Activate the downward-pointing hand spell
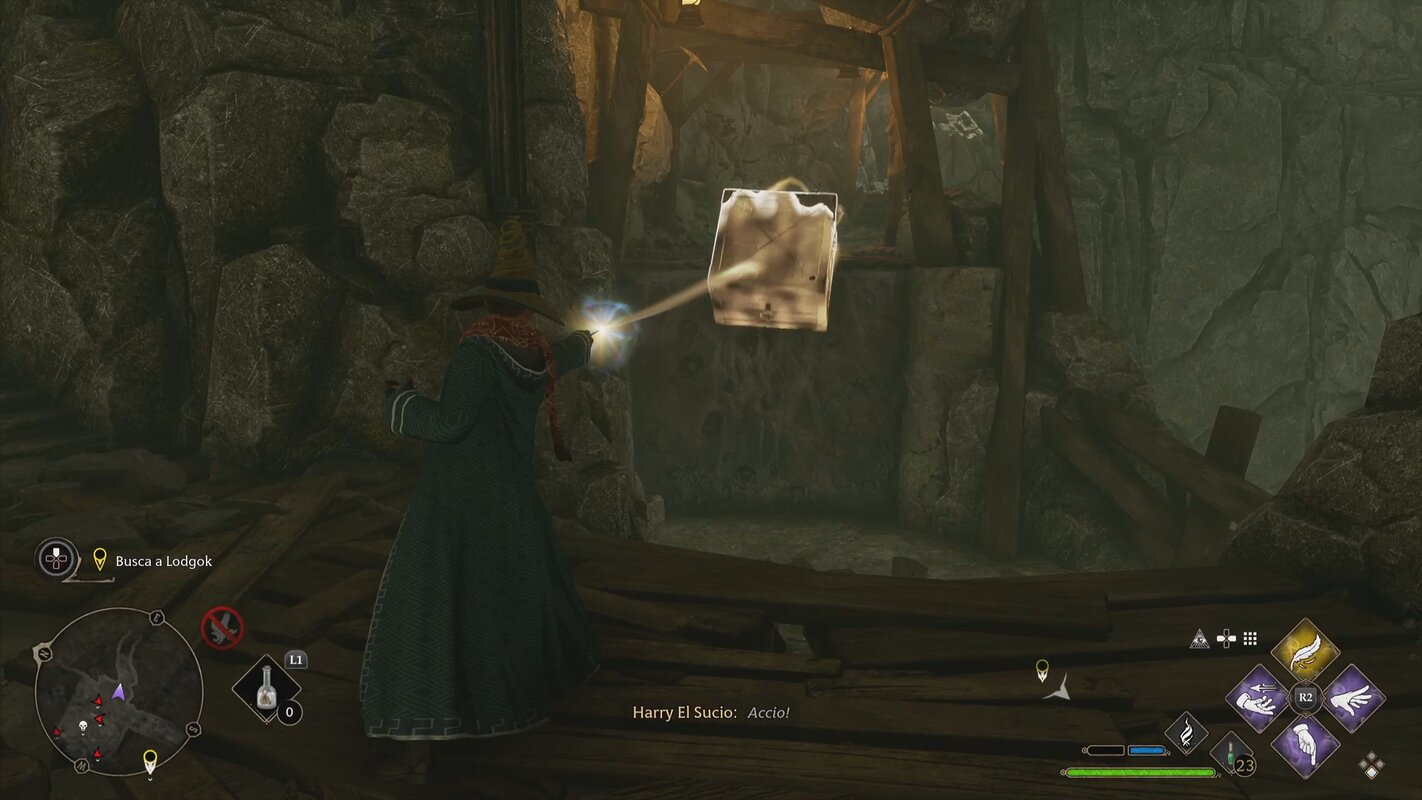The image size is (1422, 800). click(1305, 744)
